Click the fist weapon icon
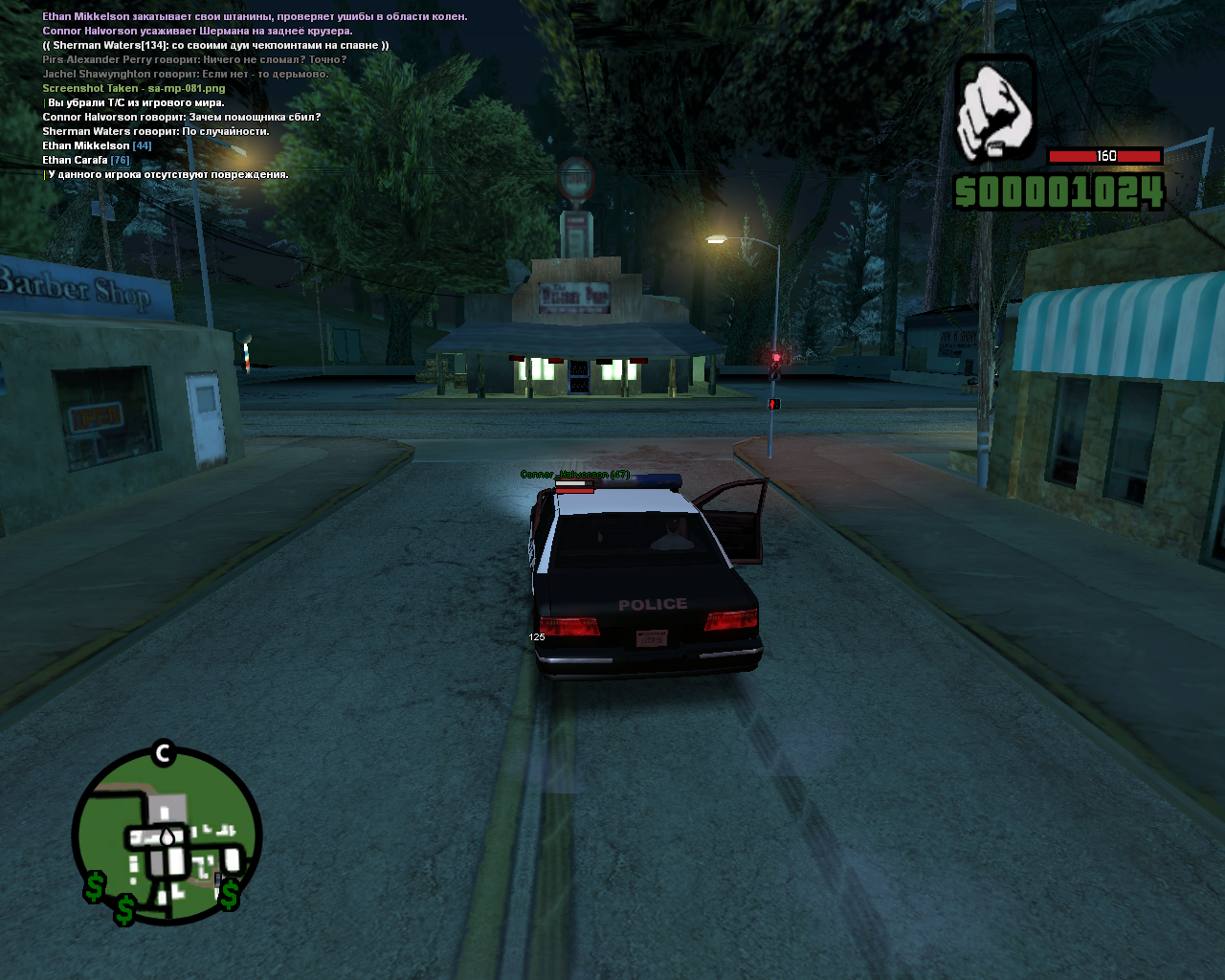This screenshot has width=1225, height=980. coord(995,110)
